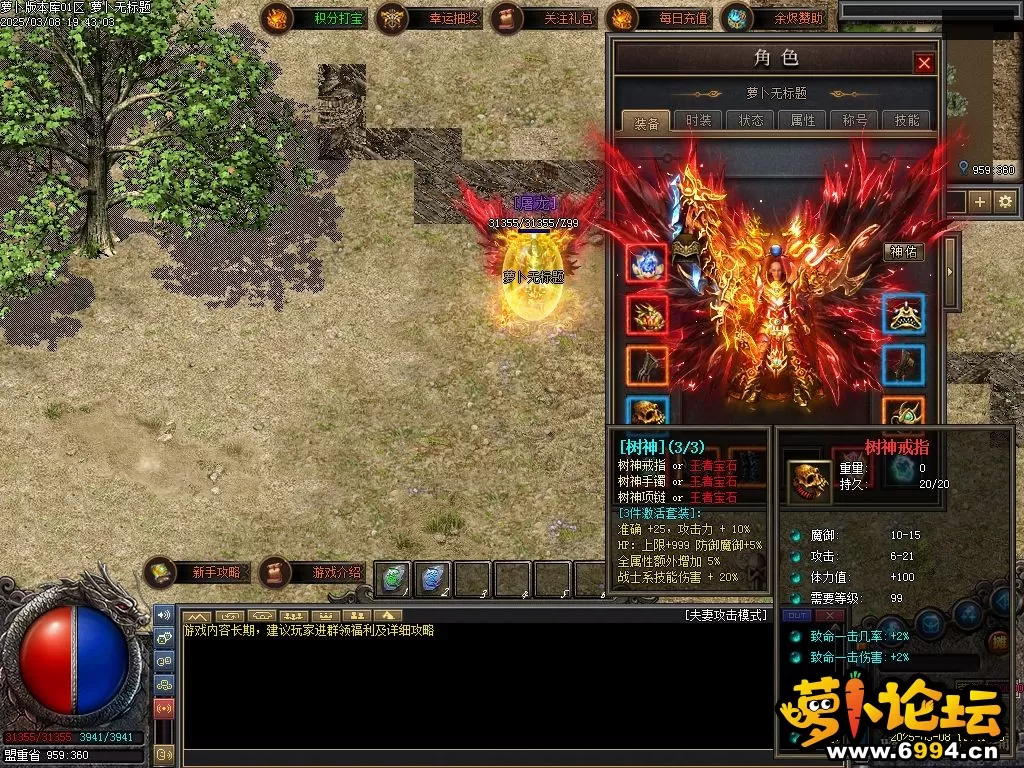Screen dimensions: 1024x768
Task: Select the 称号 title tab
Action: tap(854, 120)
